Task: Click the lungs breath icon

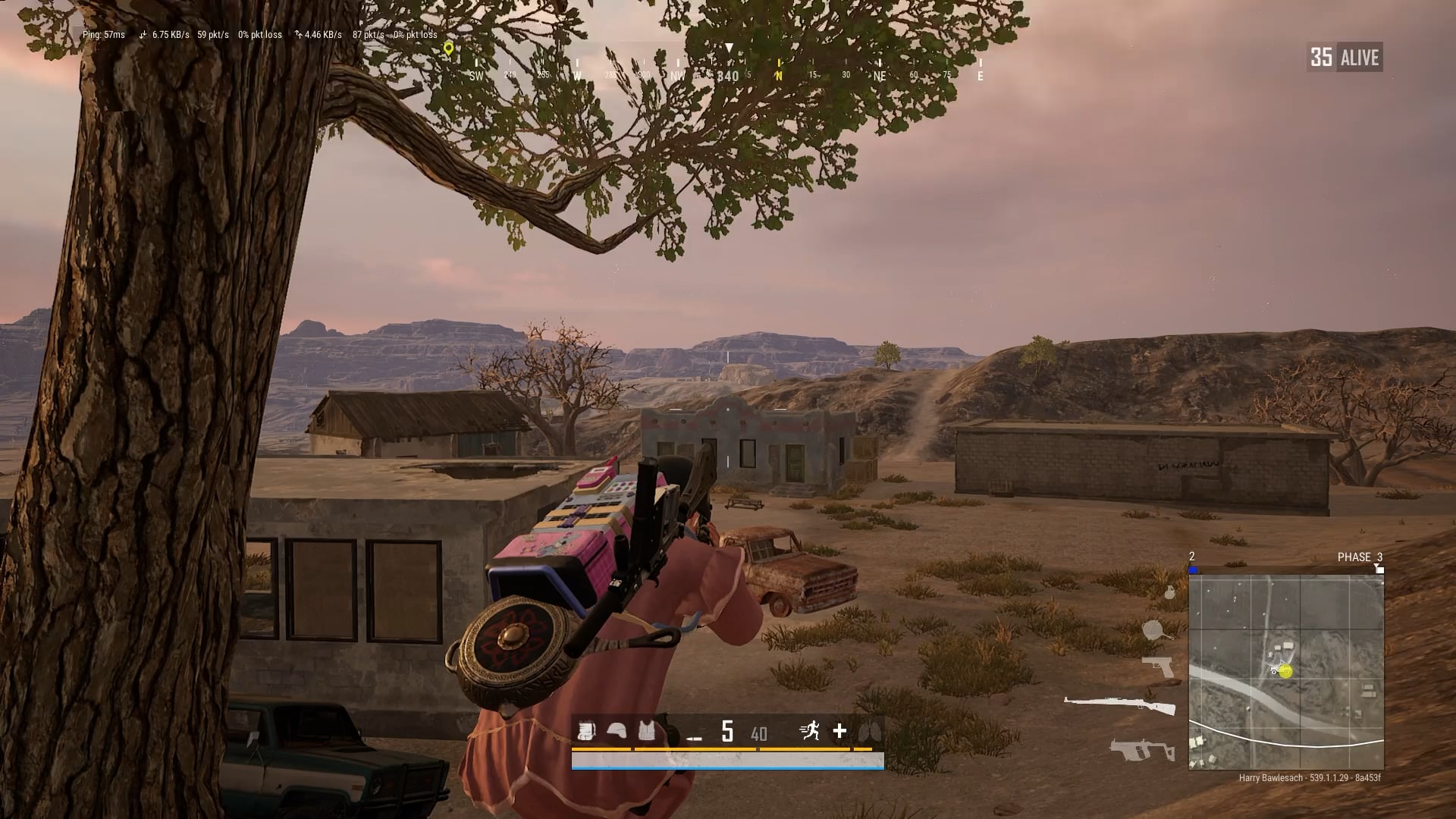Action: pos(868,732)
